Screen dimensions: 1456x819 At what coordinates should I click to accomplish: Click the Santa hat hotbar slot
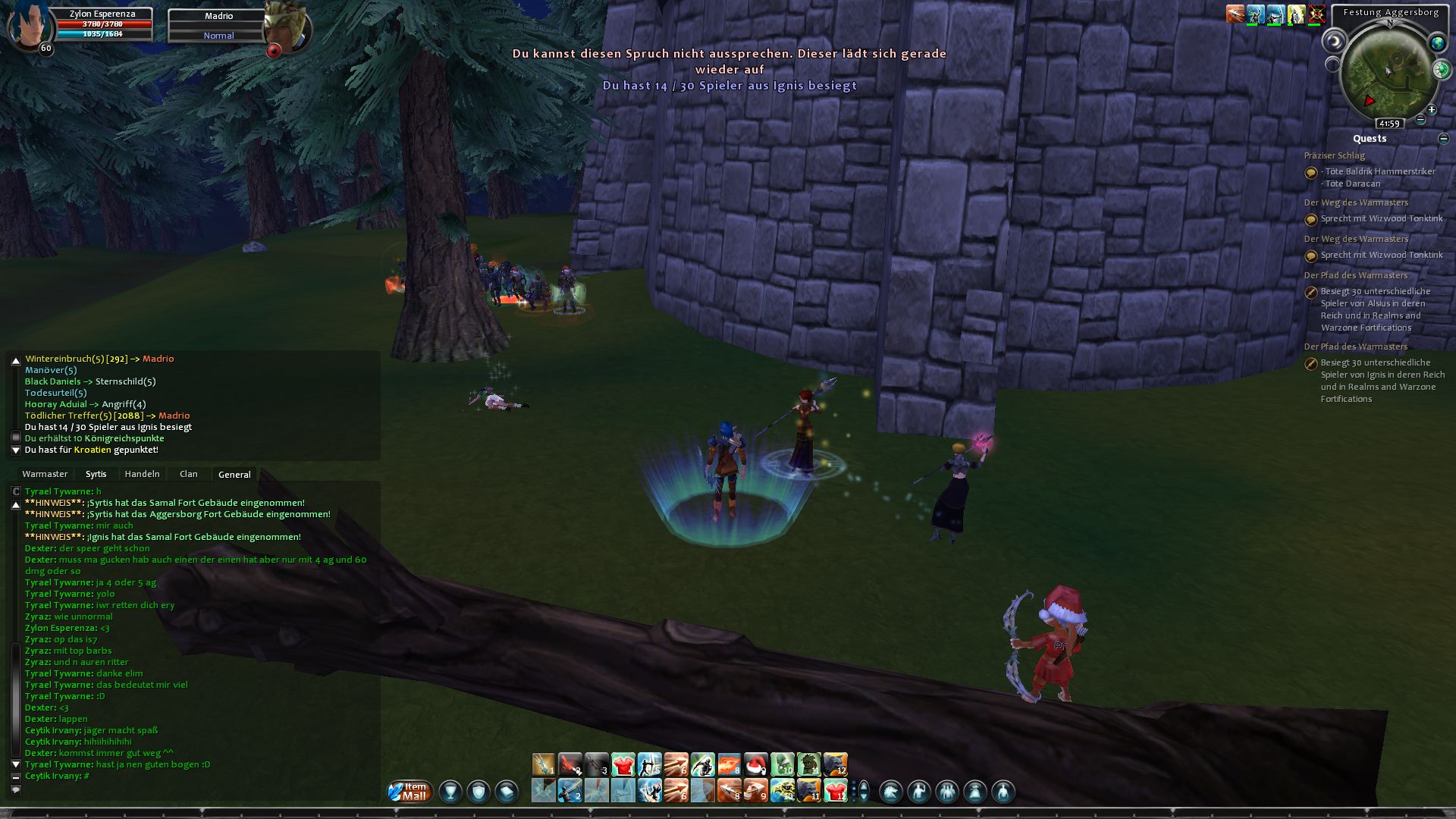[x=755, y=764]
